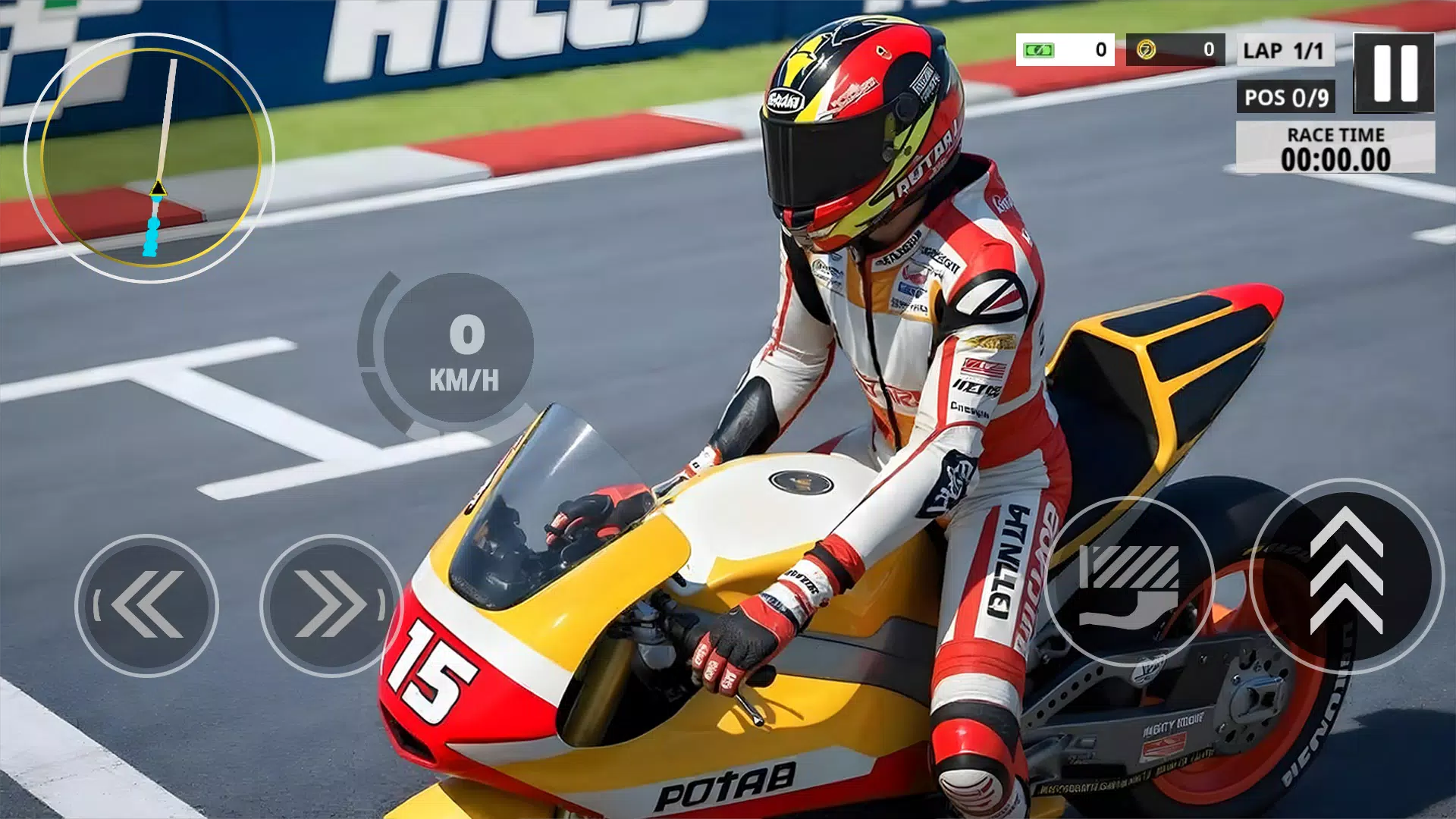The image size is (1456, 819).
Task: Select the green cash currency icon
Action: pyautogui.click(x=1037, y=51)
